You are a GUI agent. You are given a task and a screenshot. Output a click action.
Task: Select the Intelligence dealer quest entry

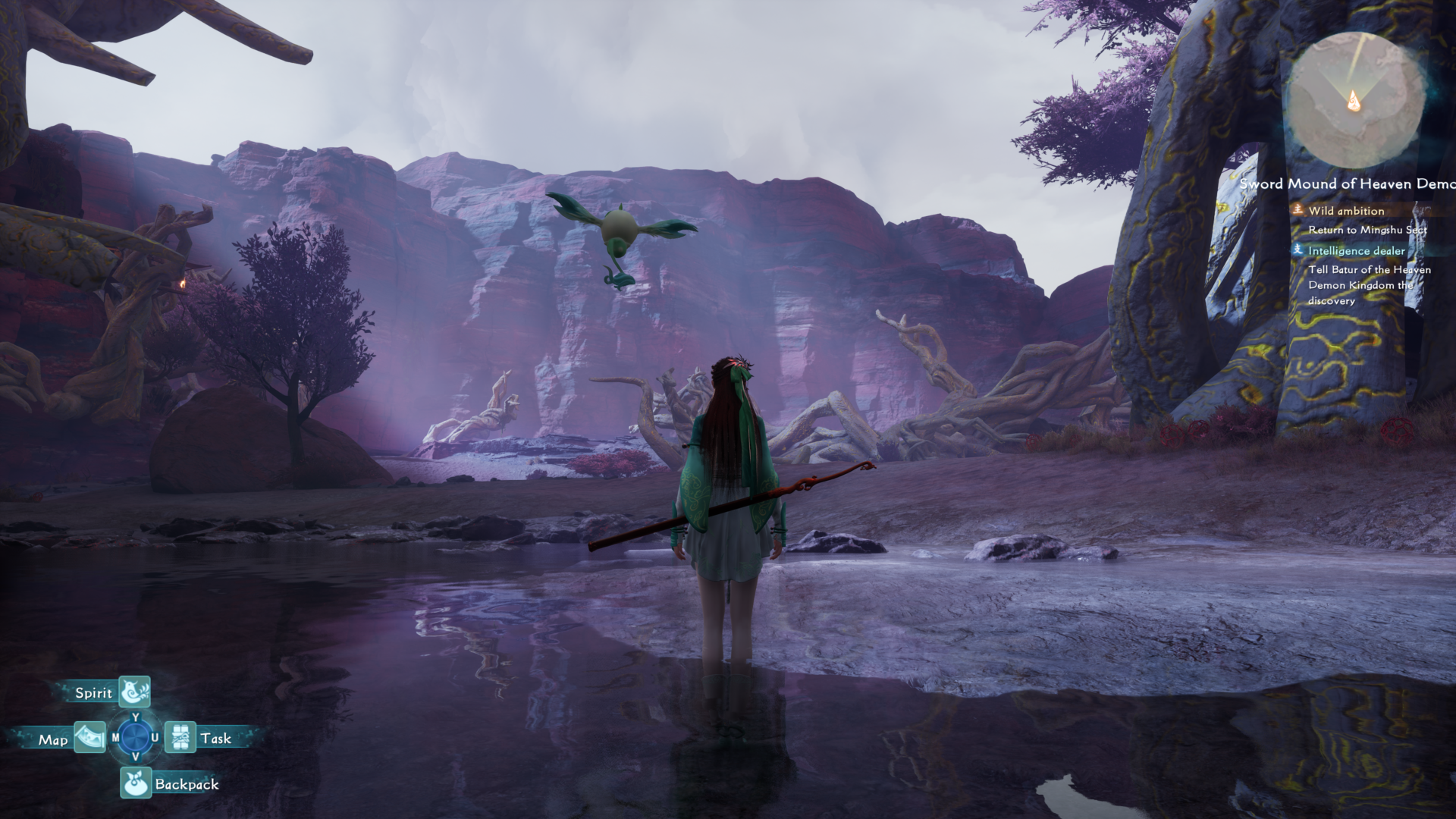click(1356, 250)
